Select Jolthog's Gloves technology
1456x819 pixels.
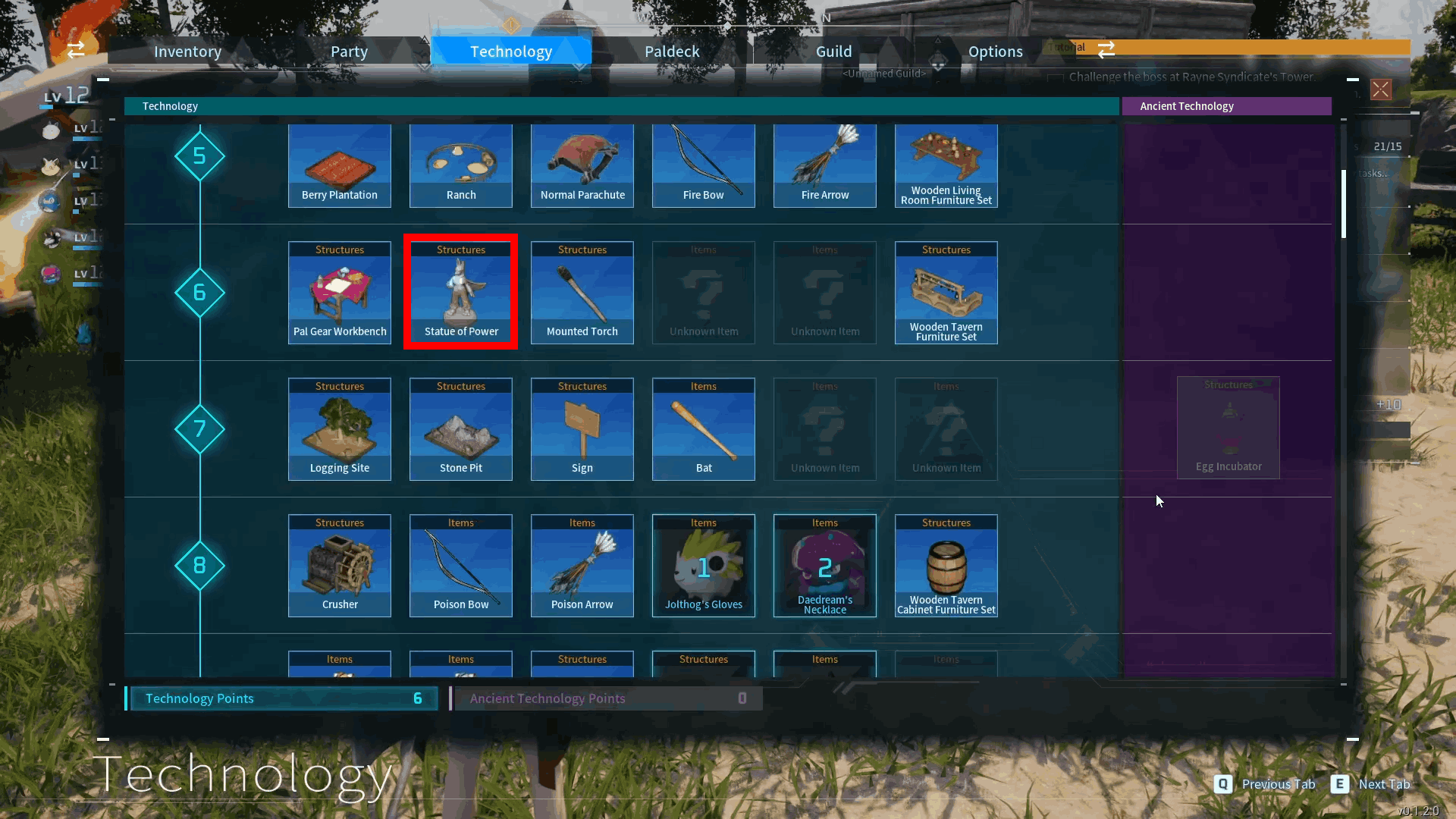704,566
